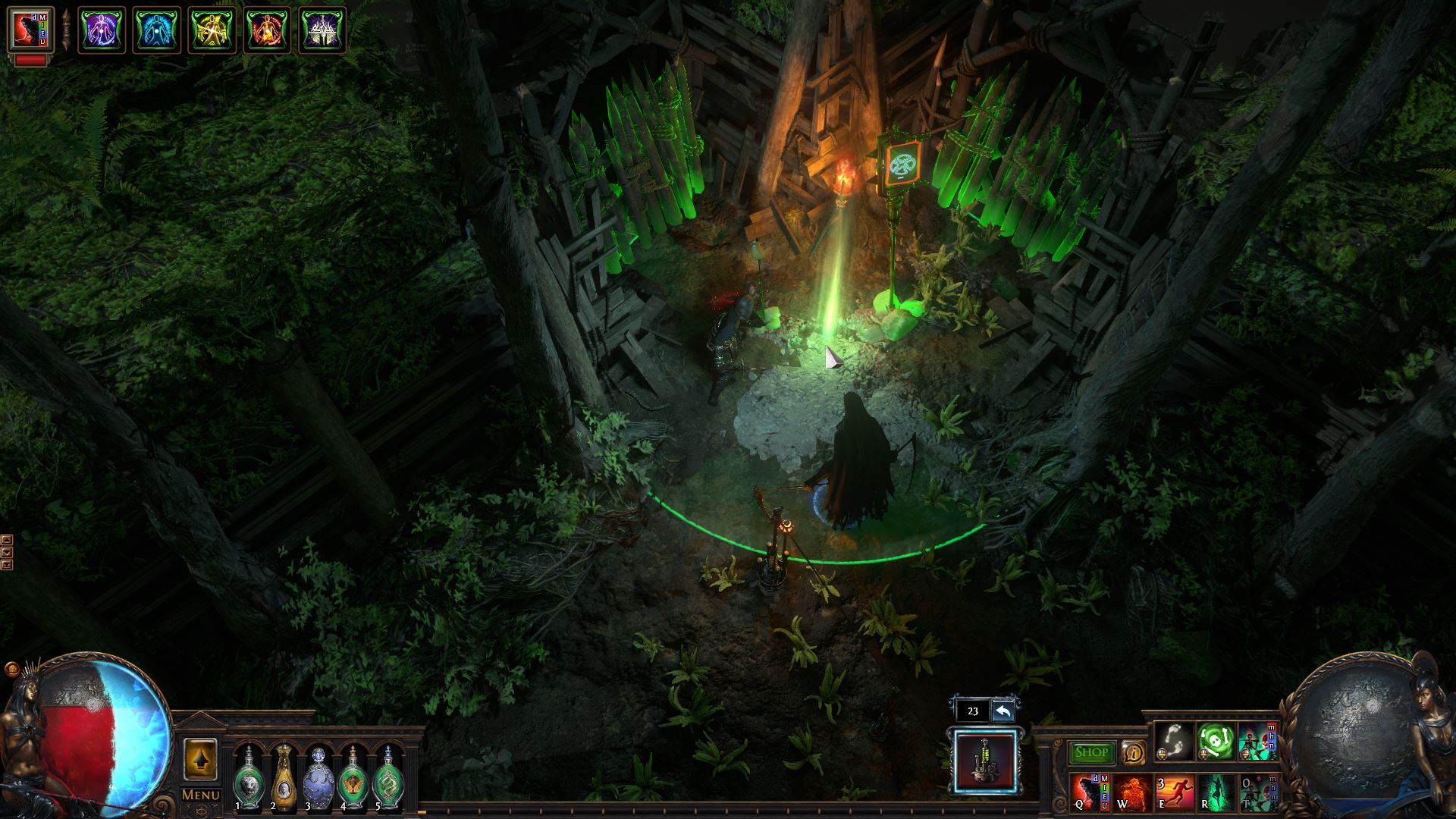
Task: Select the highlighted totem item slot
Action: [x=986, y=760]
